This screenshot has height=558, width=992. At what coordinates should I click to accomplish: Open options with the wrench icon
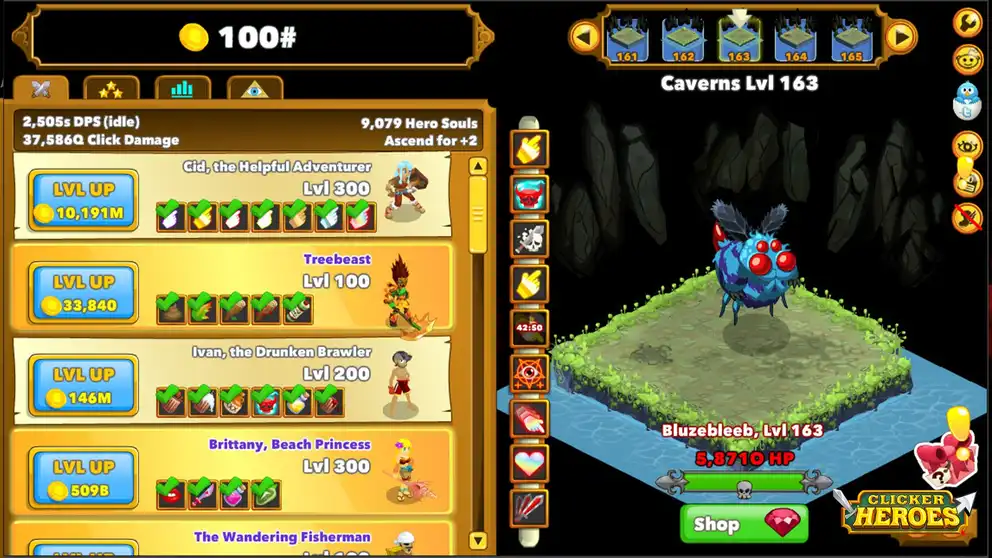pyautogui.click(x=967, y=21)
